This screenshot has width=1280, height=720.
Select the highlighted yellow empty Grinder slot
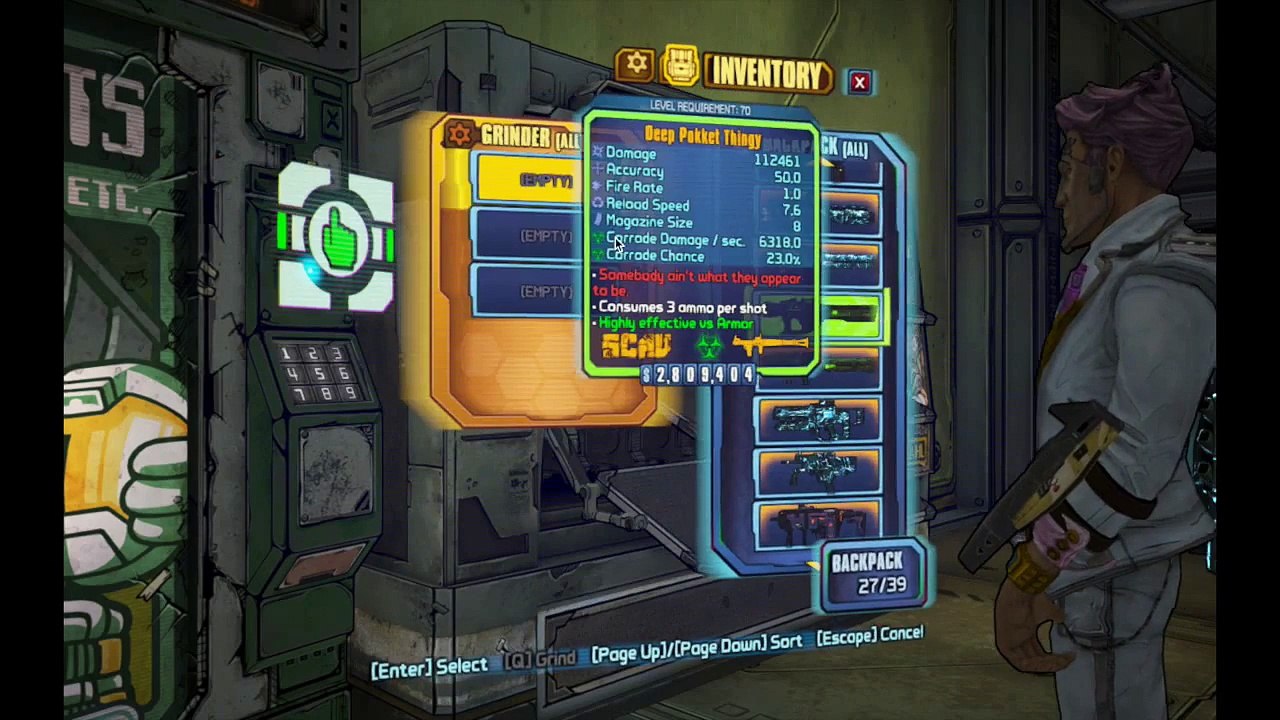(x=530, y=180)
